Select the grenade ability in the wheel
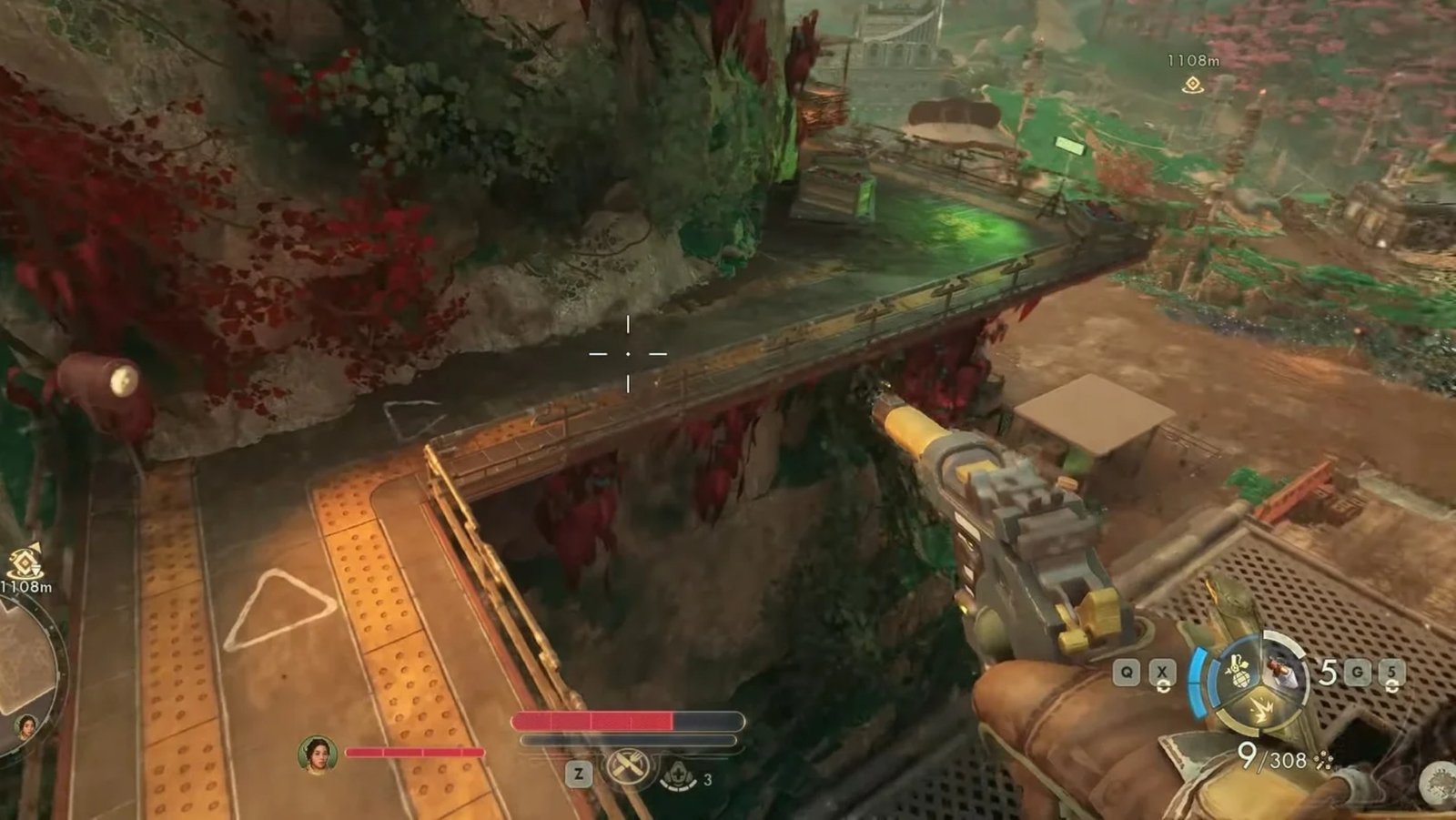1456x820 pixels. tap(1239, 672)
